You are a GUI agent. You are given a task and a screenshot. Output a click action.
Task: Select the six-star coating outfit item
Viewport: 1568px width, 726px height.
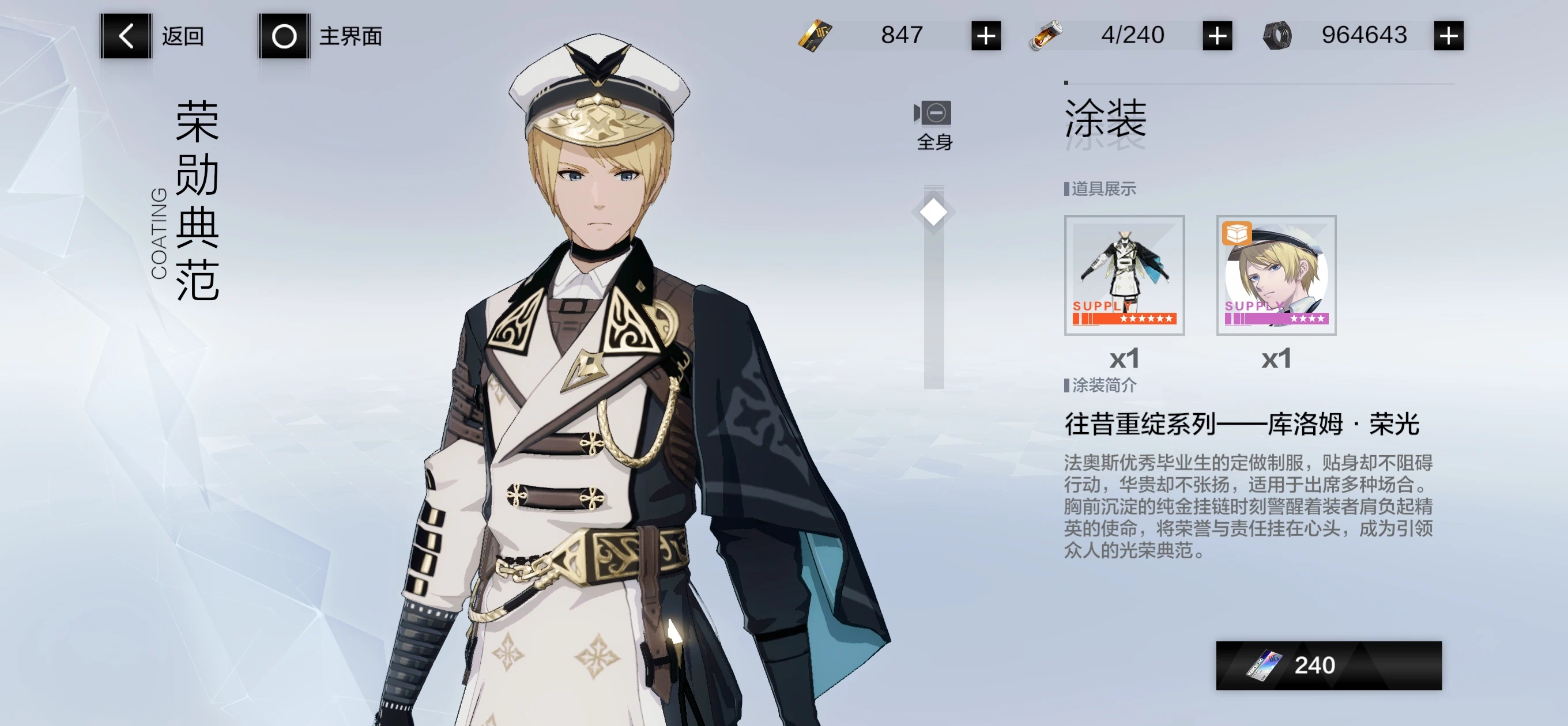(1124, 274)
